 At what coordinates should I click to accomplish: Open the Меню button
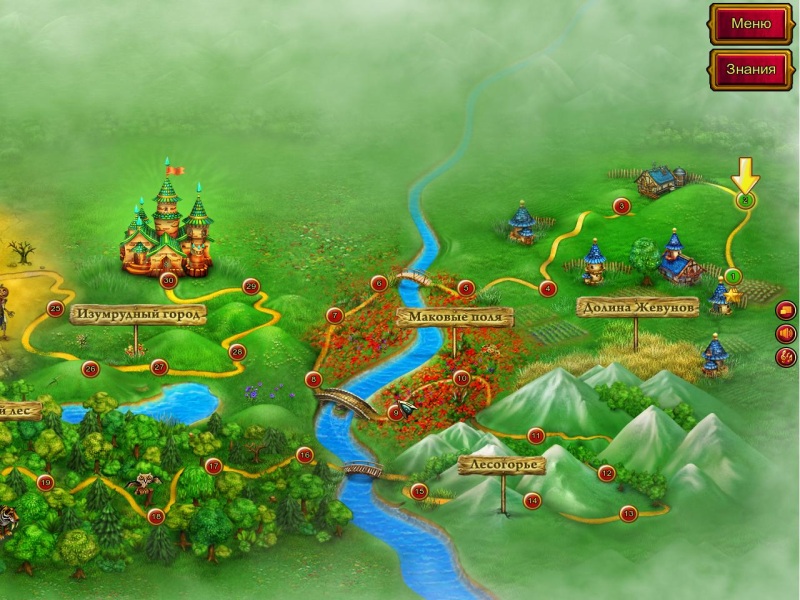(x=750, y=23)
